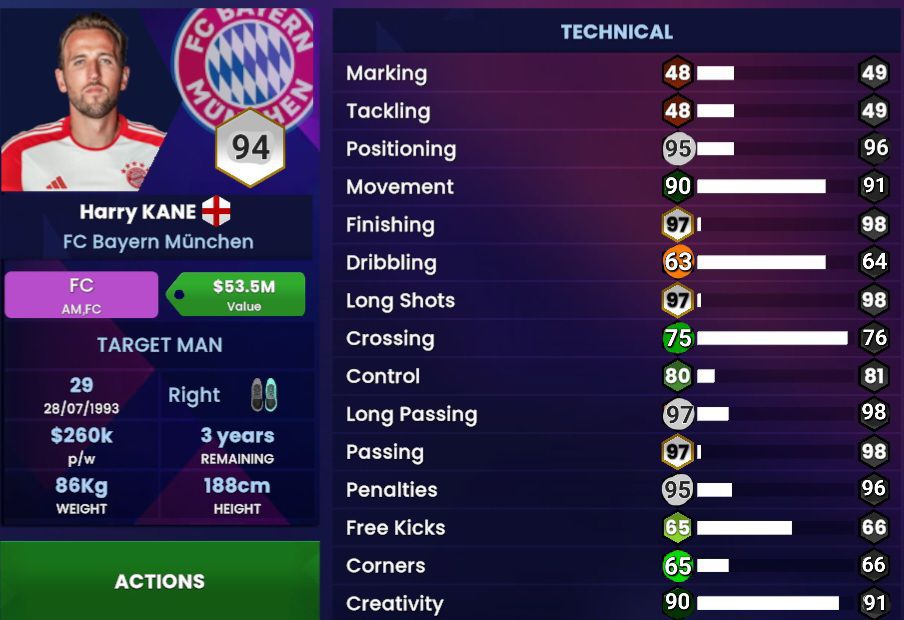Select the Finishing attribute row
904x620 pixels.
(616, 225)
